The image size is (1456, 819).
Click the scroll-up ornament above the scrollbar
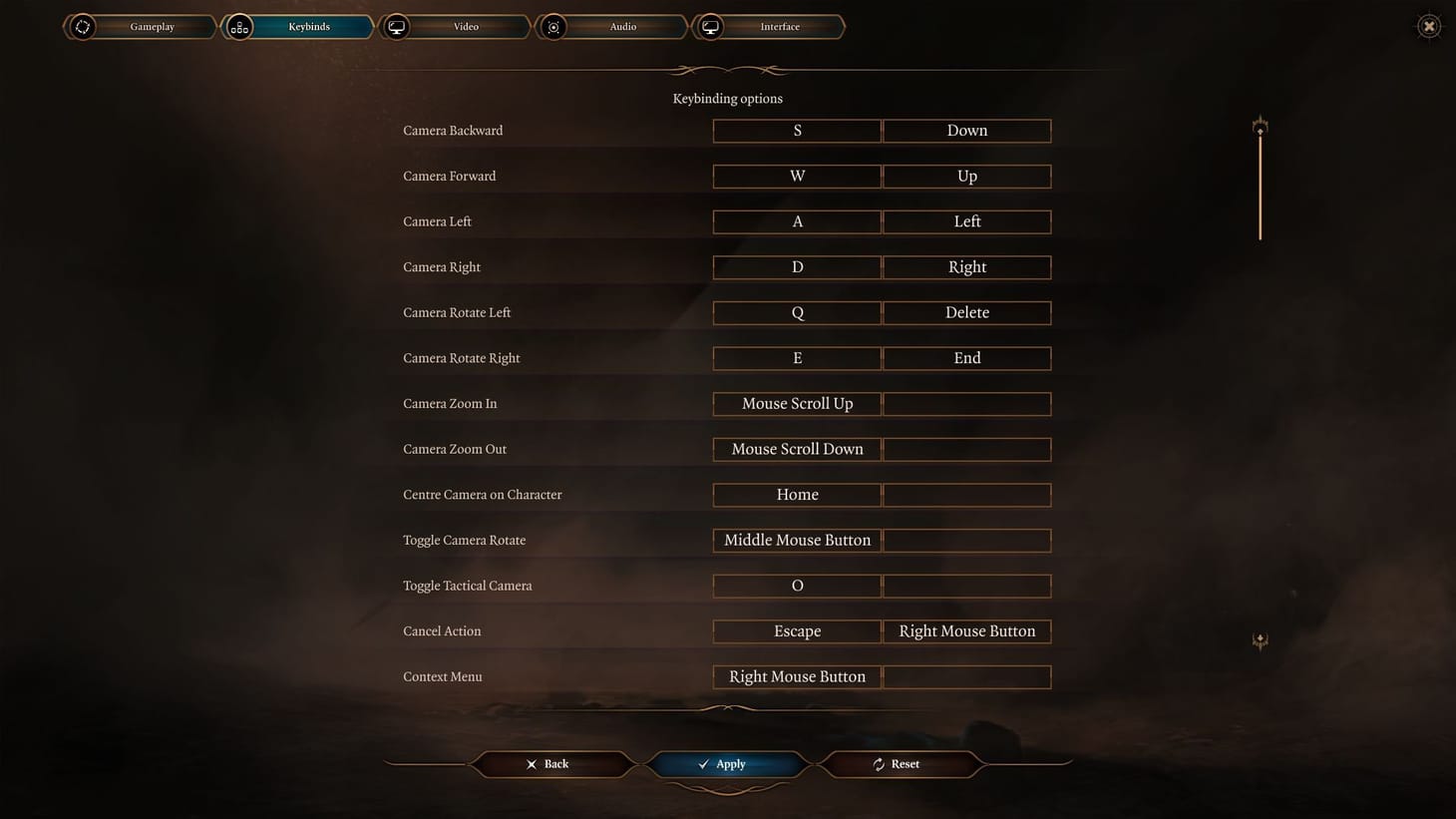coord(1260,126)
